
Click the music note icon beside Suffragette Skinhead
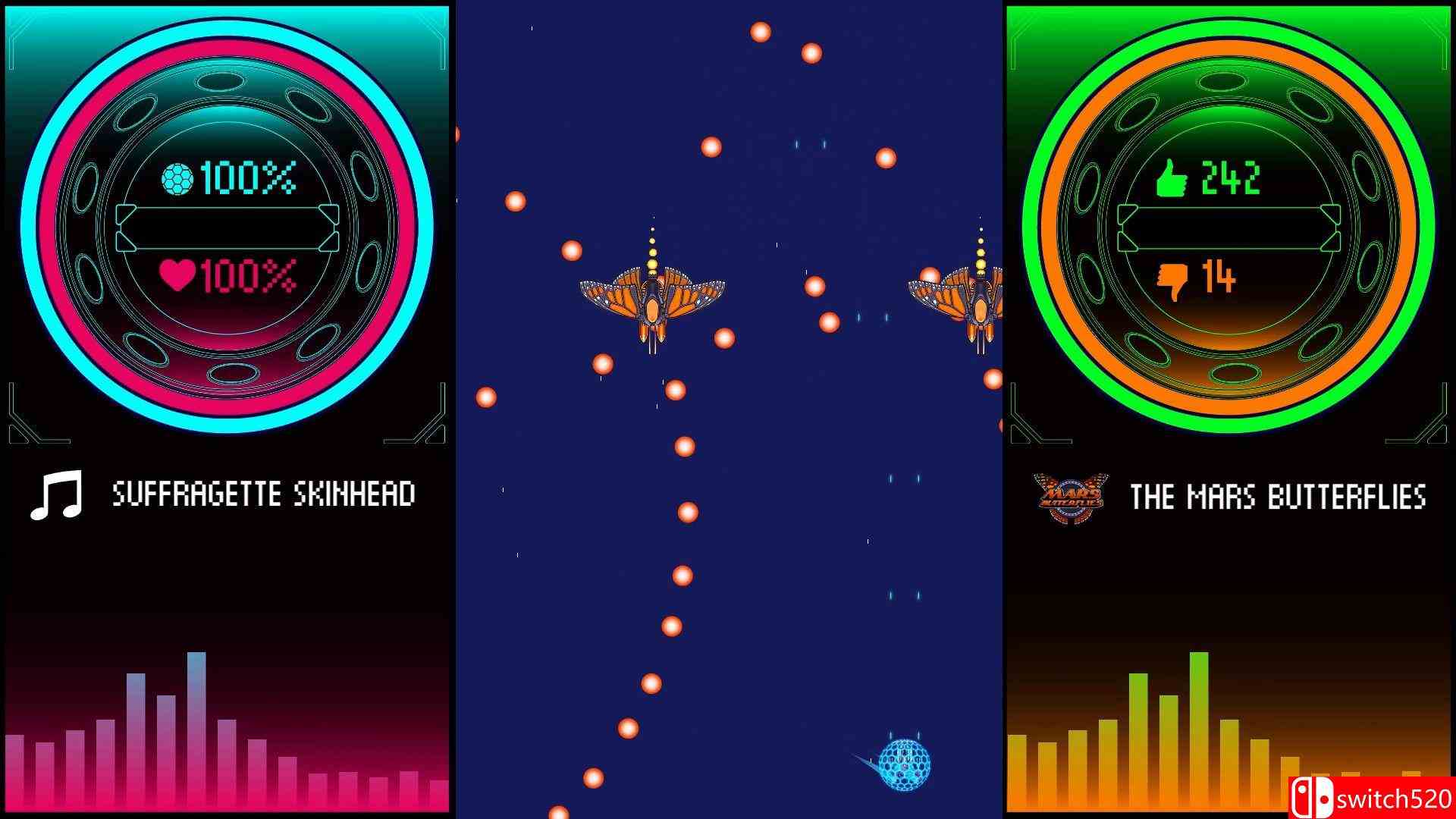pyautogui.click(x=57, y=494)
